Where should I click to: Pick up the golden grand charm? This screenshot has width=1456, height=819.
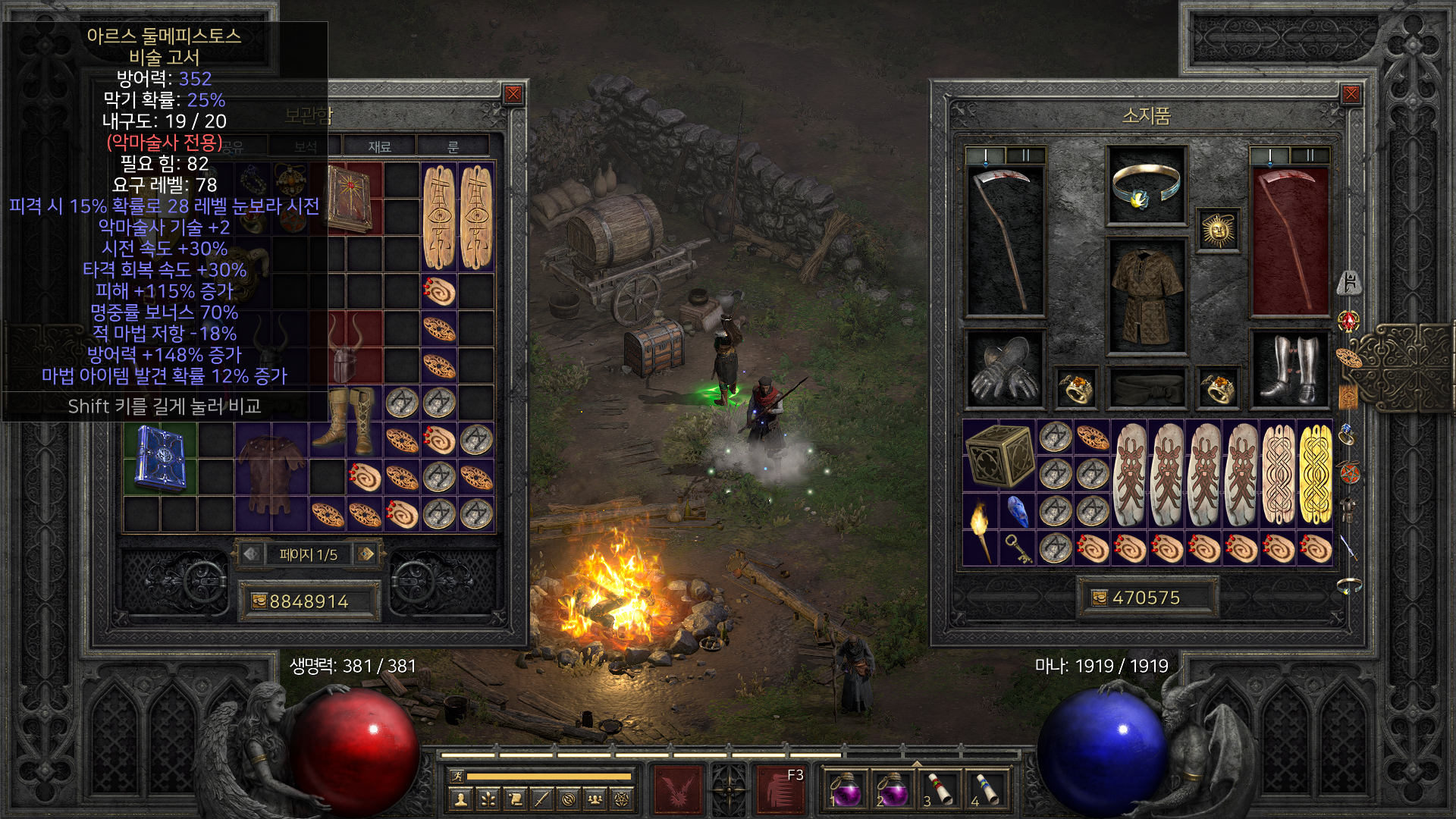pyautogui.click(x=1315, y=475)
